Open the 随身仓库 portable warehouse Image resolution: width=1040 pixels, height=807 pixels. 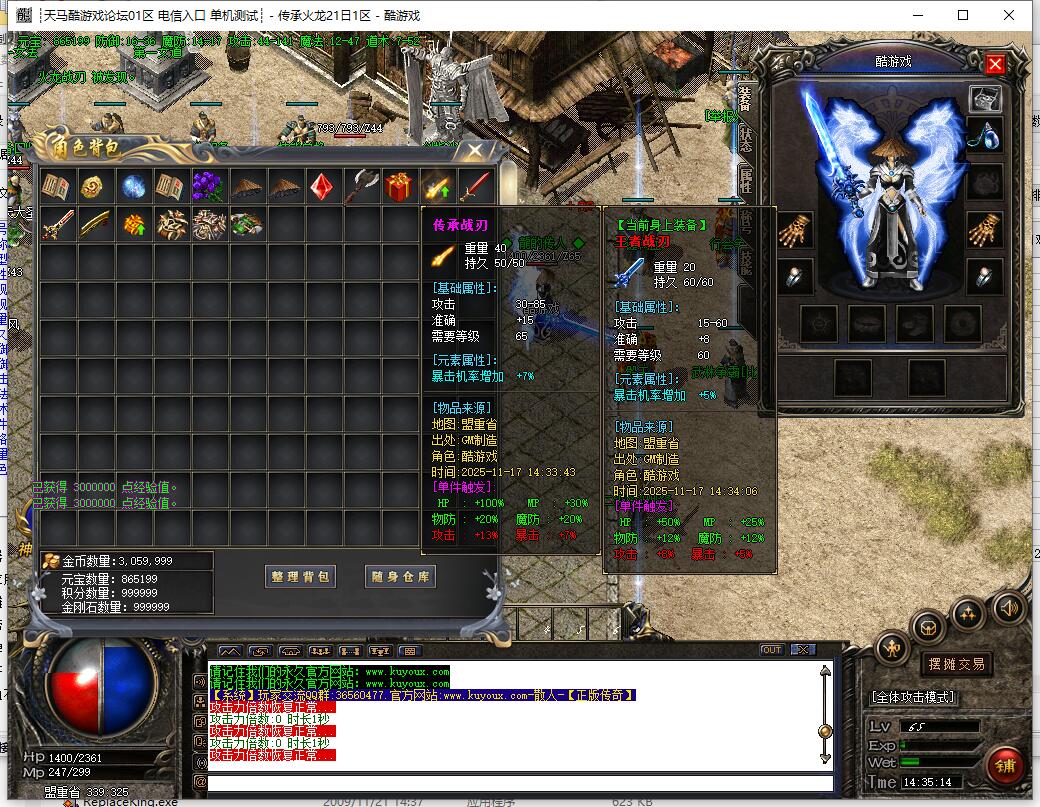pyautogui.click(x=399, y=577)
